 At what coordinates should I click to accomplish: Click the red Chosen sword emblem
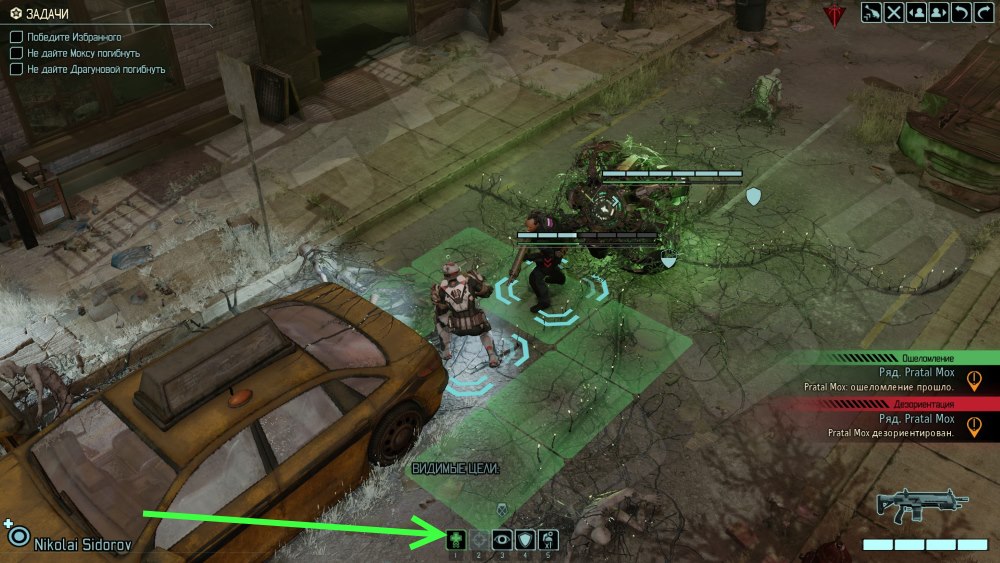(832, 15)
